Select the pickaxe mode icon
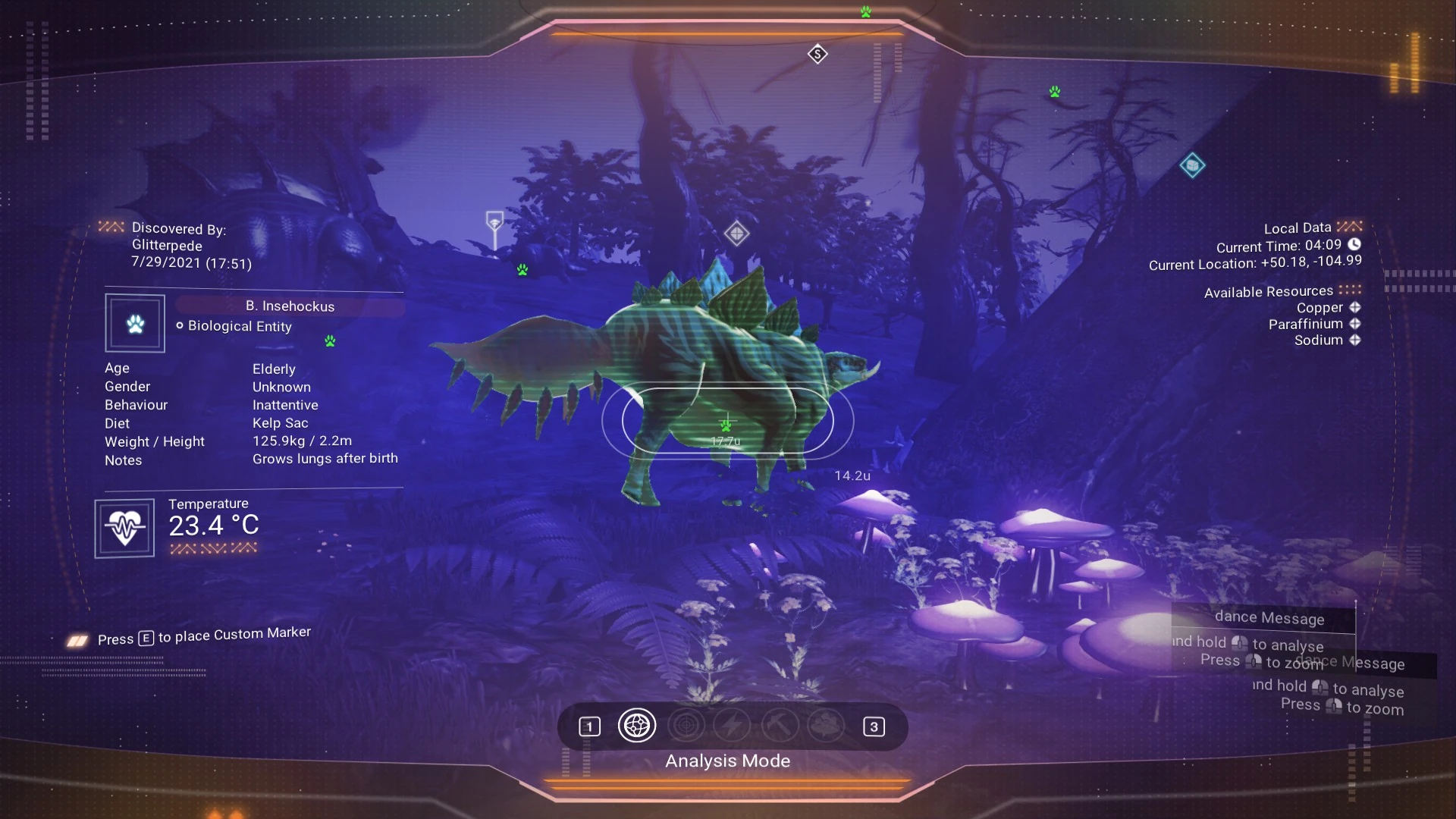 pyautogui.click(x=779, y=726)
